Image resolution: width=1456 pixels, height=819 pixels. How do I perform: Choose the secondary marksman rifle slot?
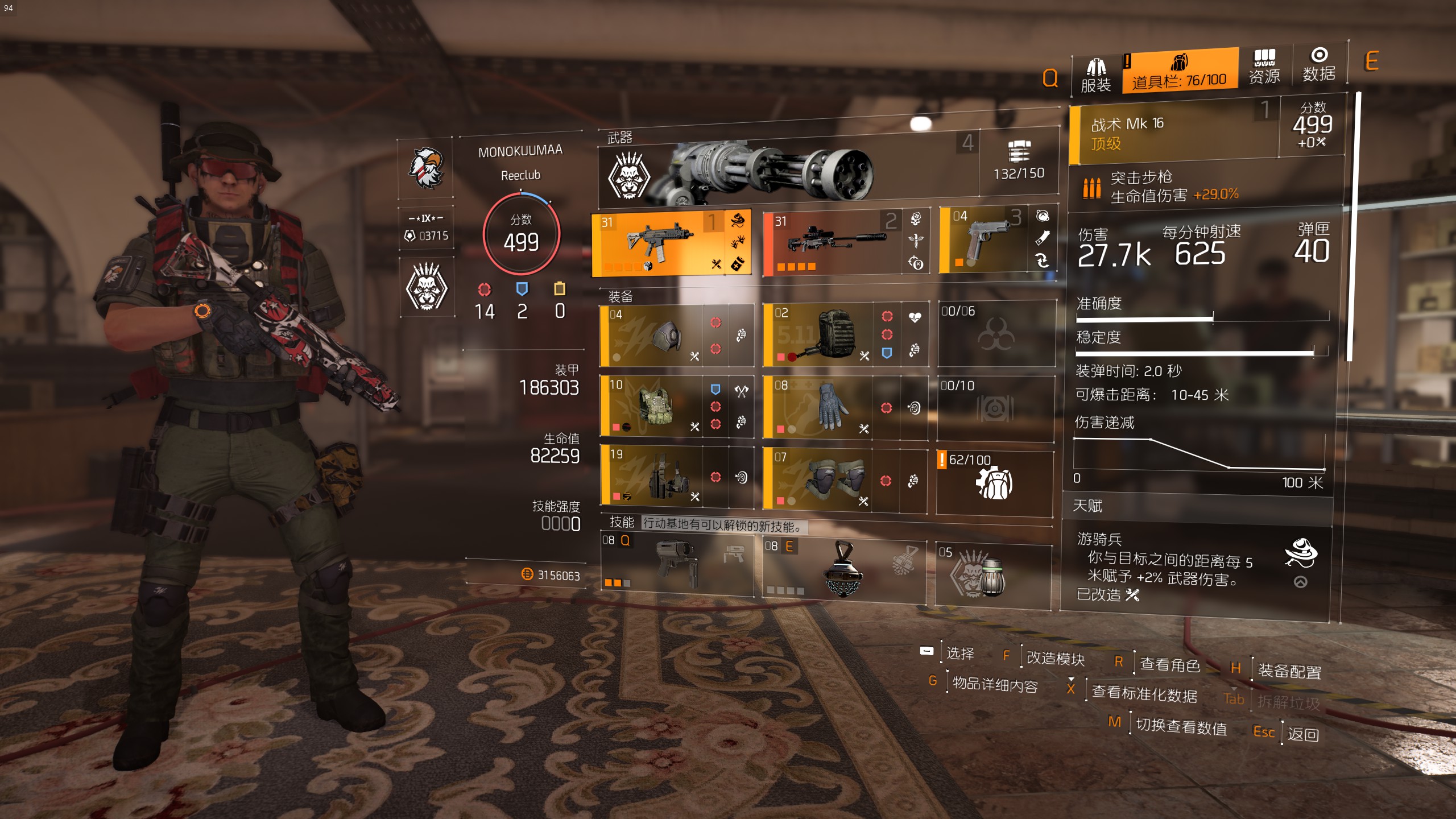click(x=835, y=242)
